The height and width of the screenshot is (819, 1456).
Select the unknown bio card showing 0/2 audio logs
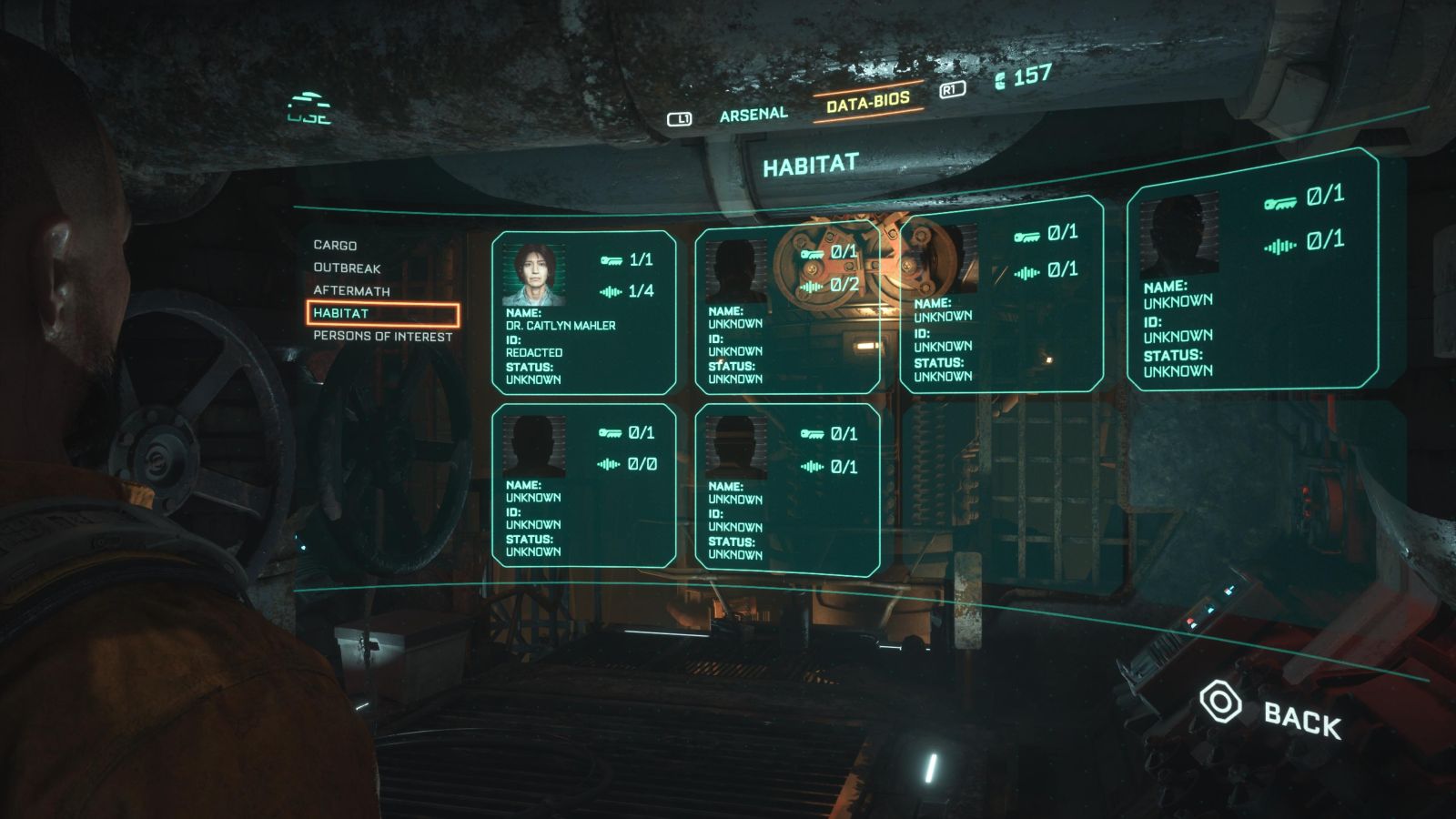coord(786,312)
